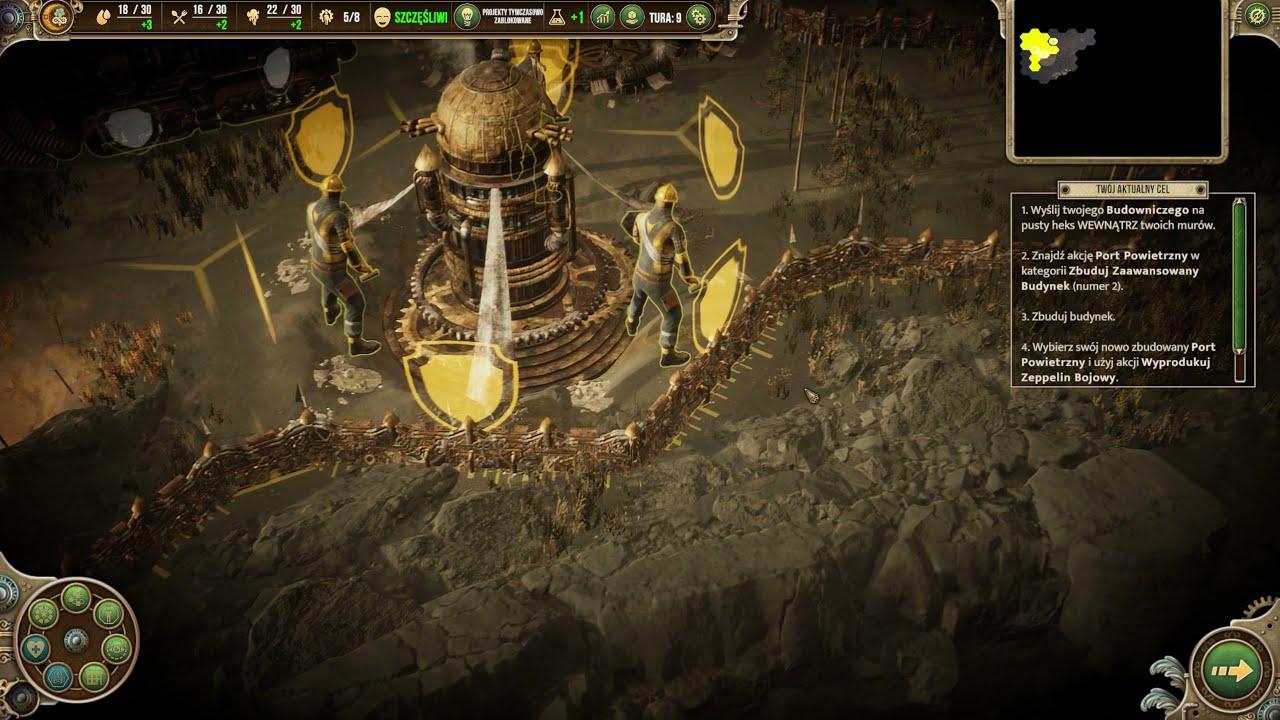This screenshot has height=720, width=1280.
Task: Open the bar chart statistics button
Action: click(x=603, y=16)
